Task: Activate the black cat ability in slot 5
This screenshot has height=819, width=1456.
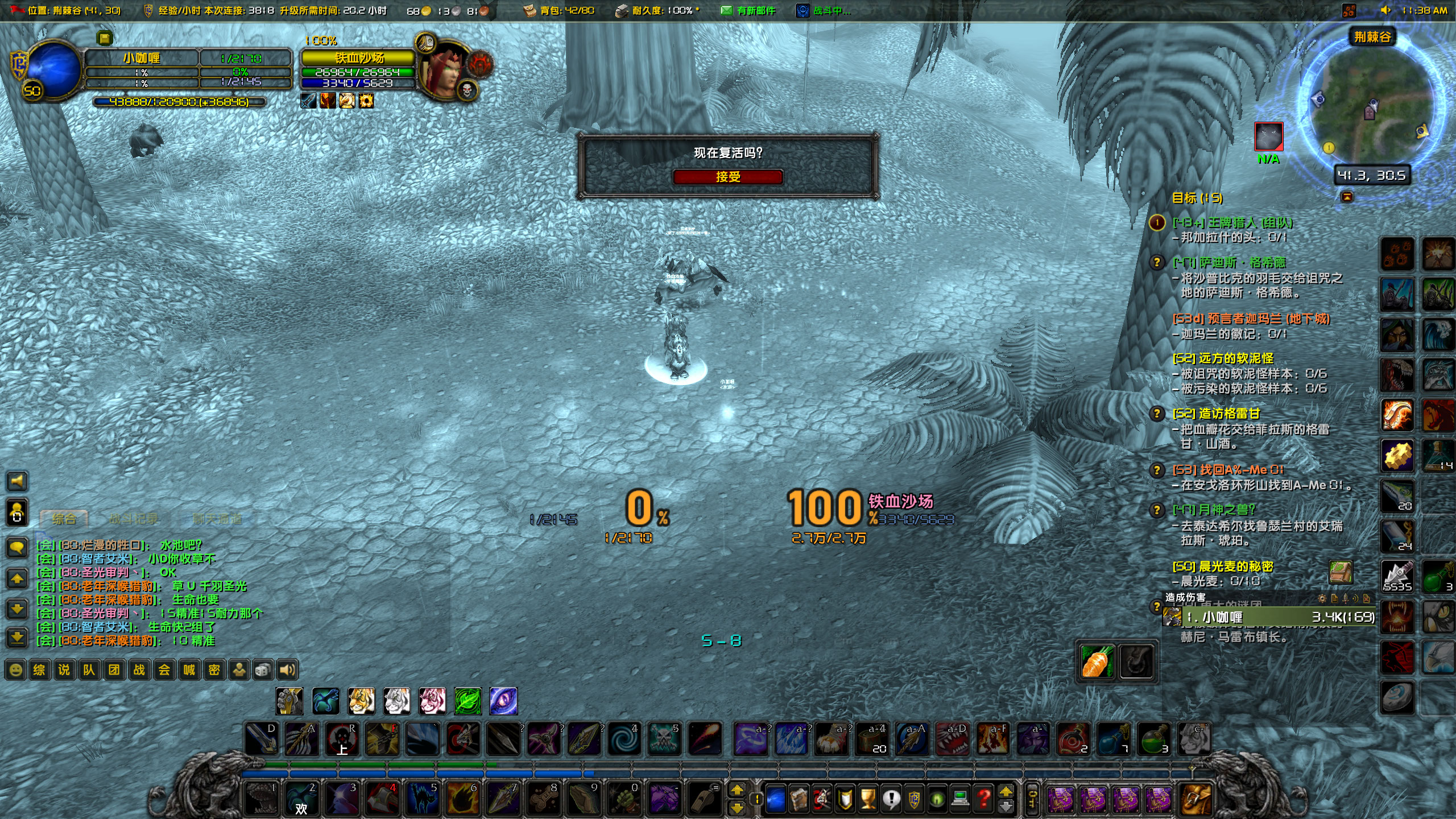Action: pos(422,799)
